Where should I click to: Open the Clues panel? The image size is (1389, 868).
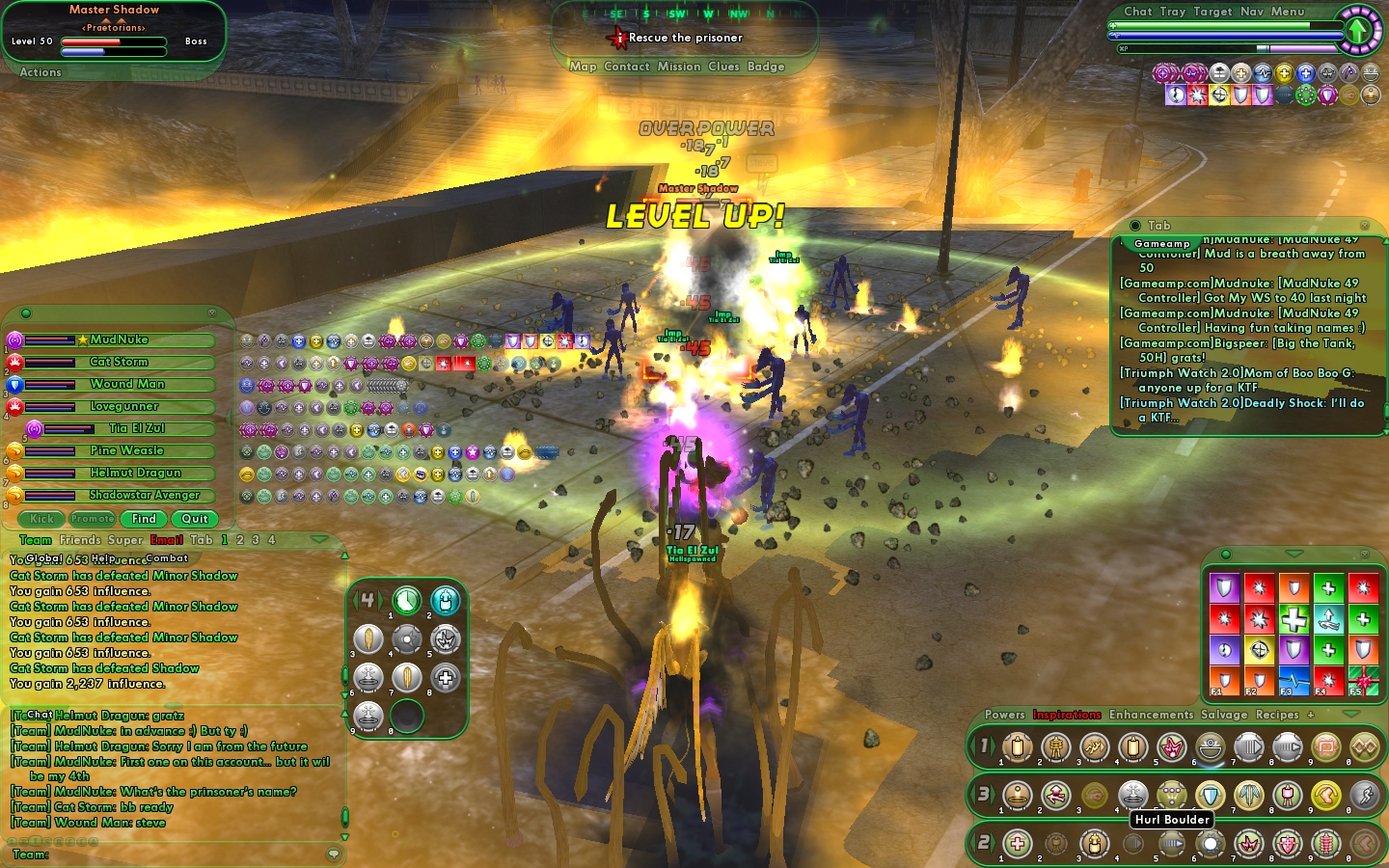[x=723, y=67]
